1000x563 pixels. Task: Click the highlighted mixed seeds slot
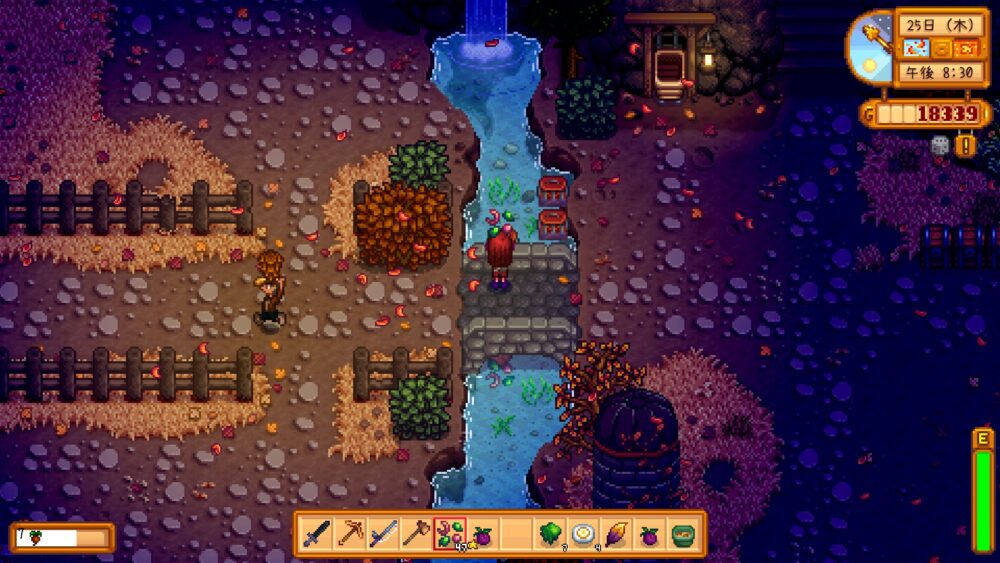[449, 534]
